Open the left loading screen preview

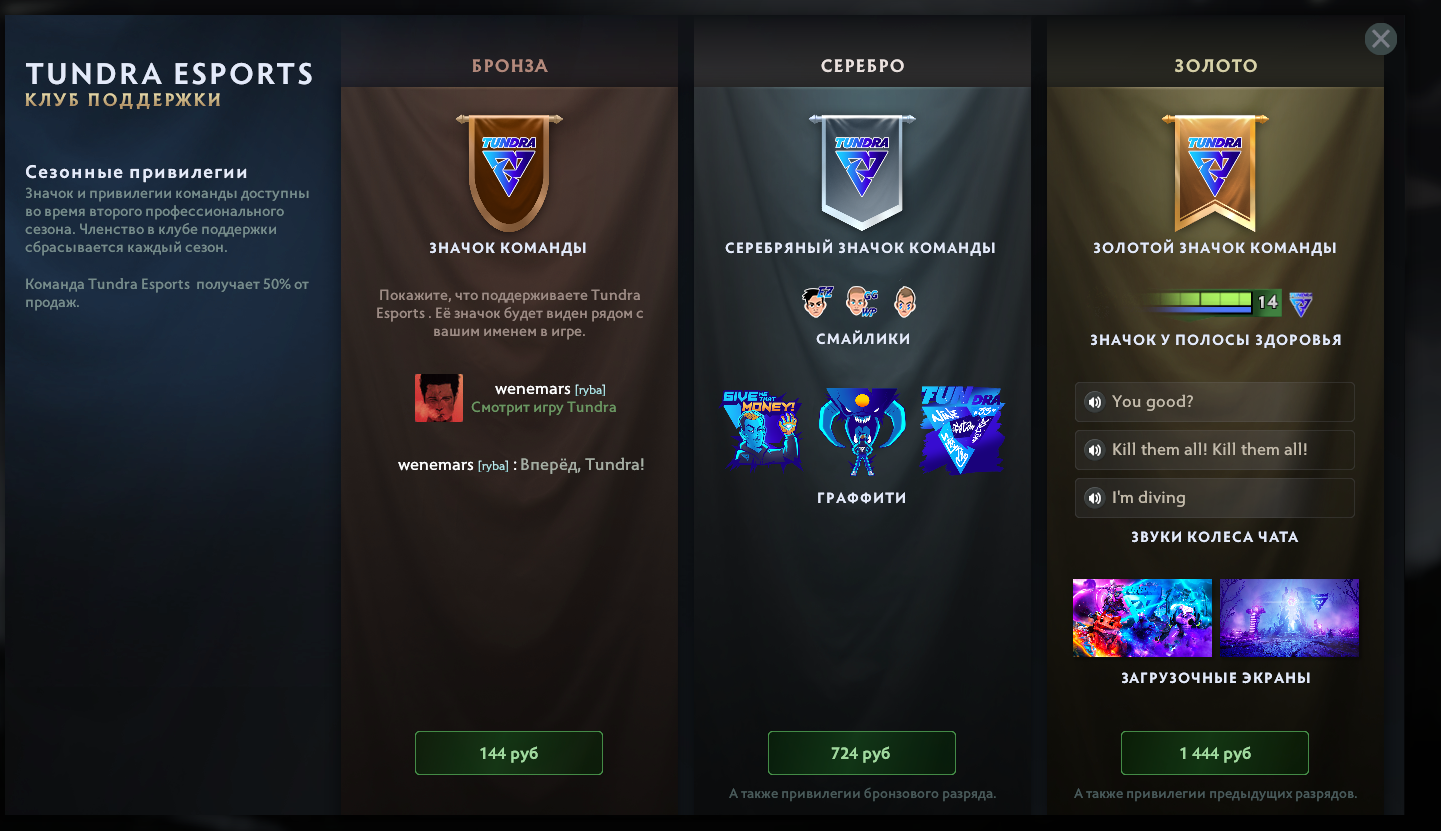click(1142, 618)
